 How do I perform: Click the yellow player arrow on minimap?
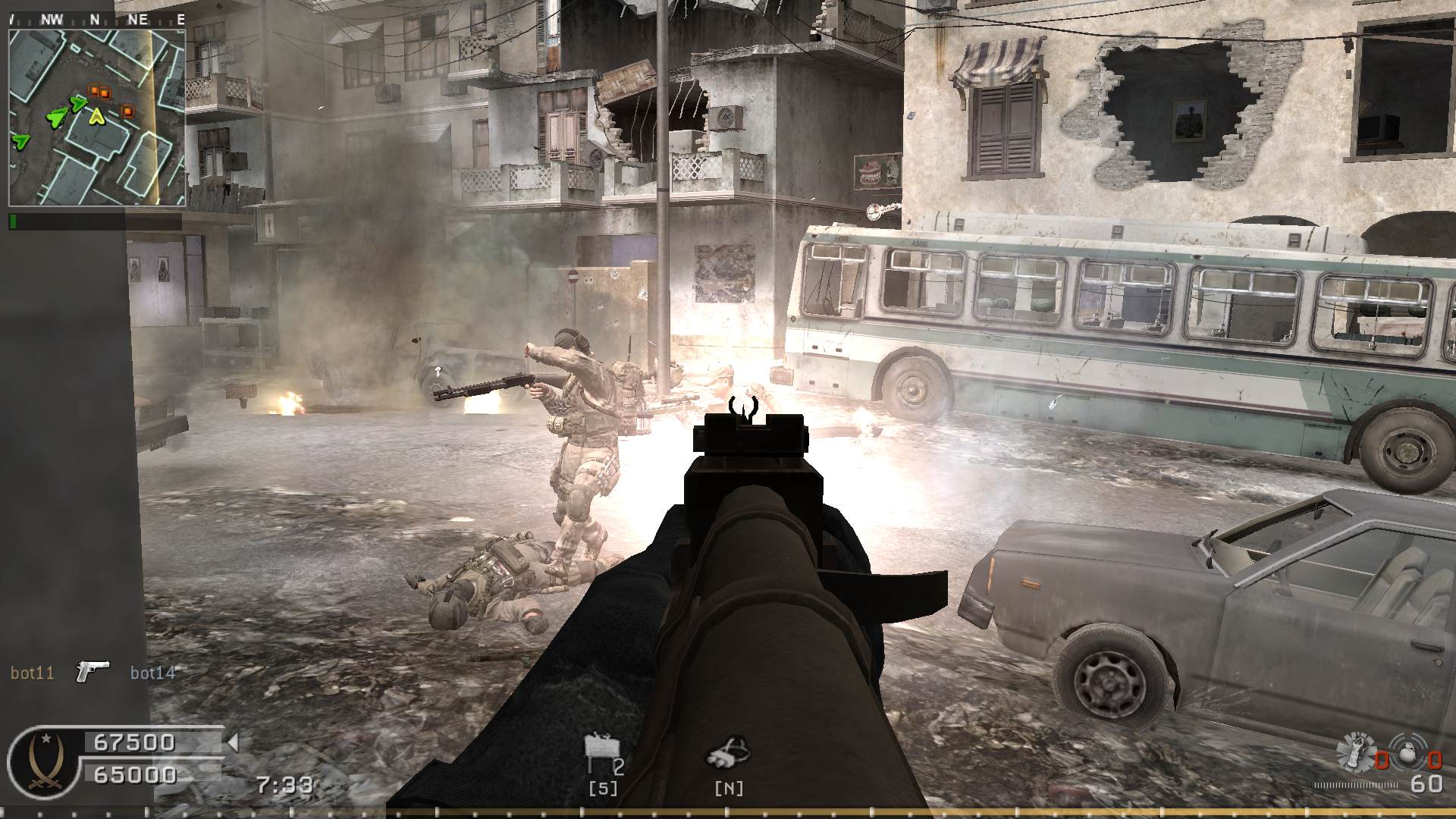point(96,116)
